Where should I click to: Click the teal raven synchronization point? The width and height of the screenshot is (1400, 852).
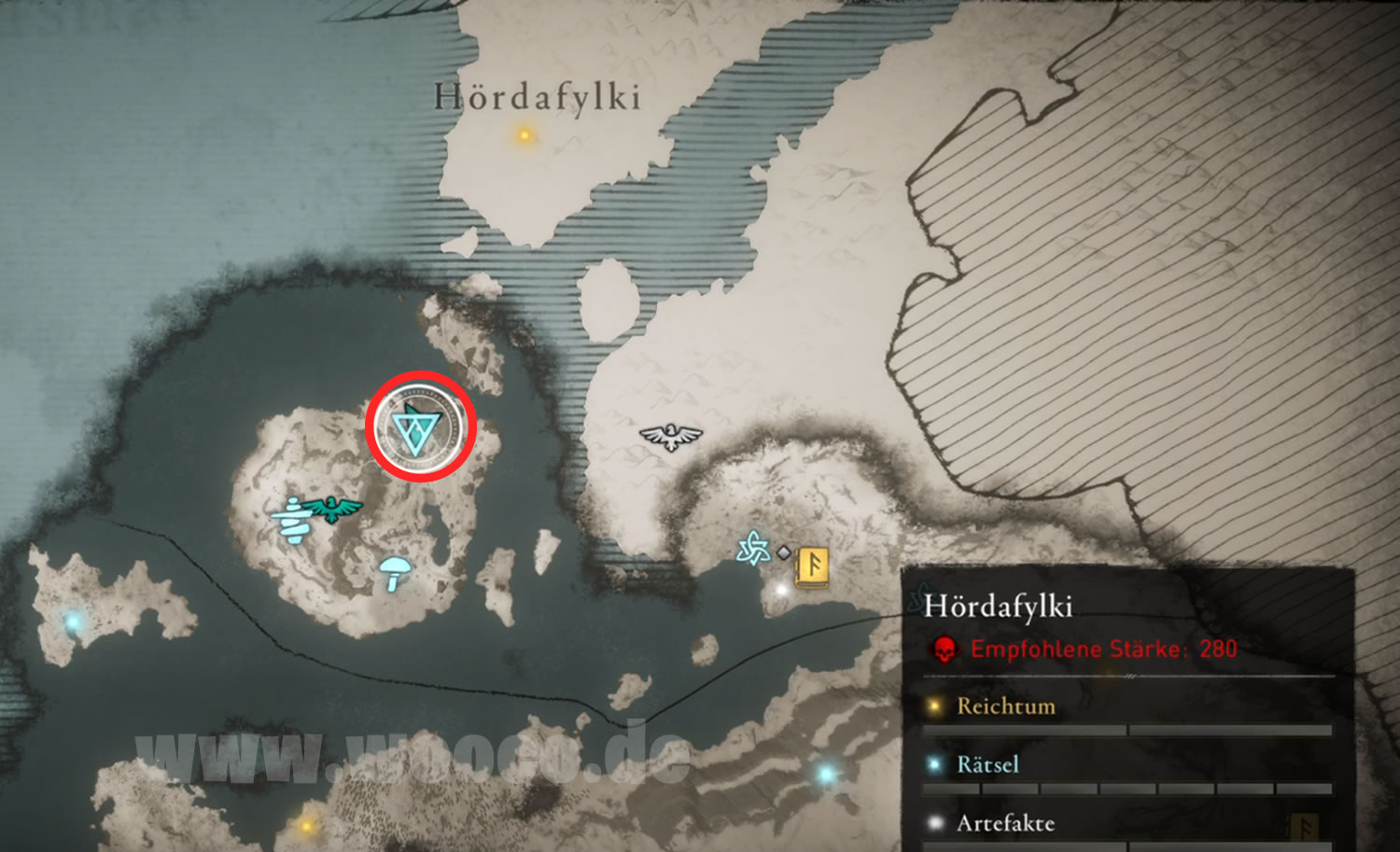[x=329, y=509]
